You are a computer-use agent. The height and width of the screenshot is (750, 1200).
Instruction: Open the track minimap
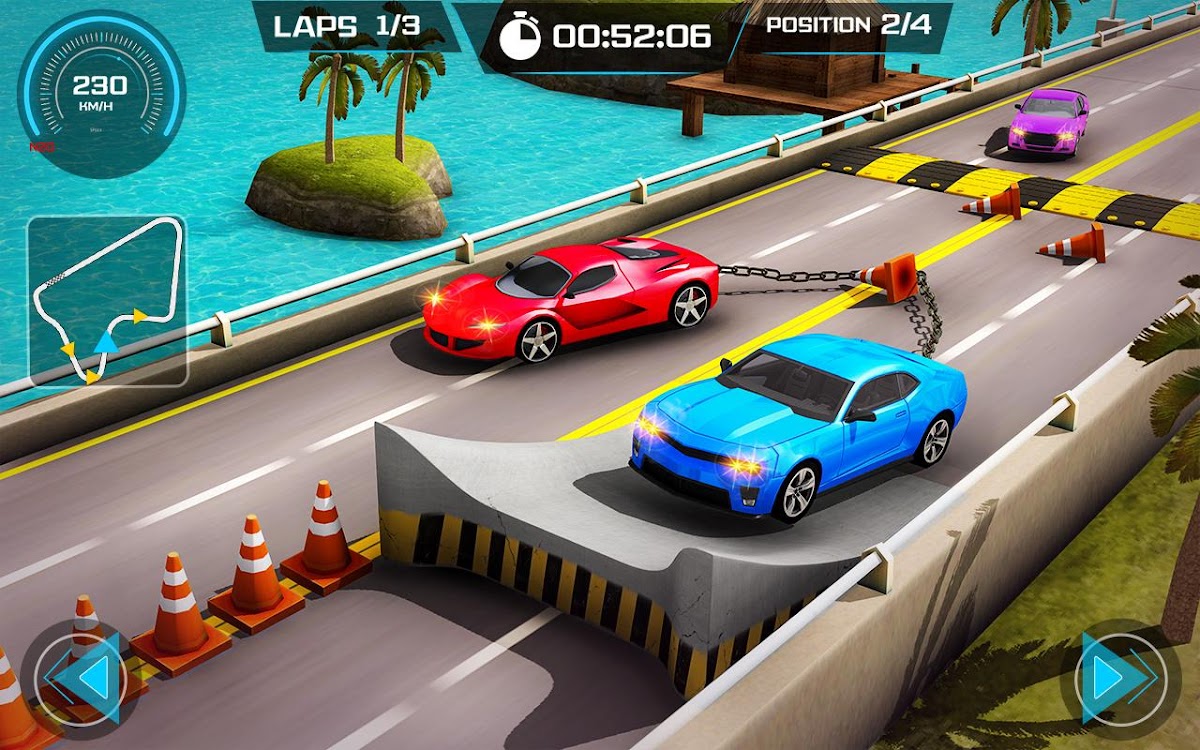coord(107,300)
